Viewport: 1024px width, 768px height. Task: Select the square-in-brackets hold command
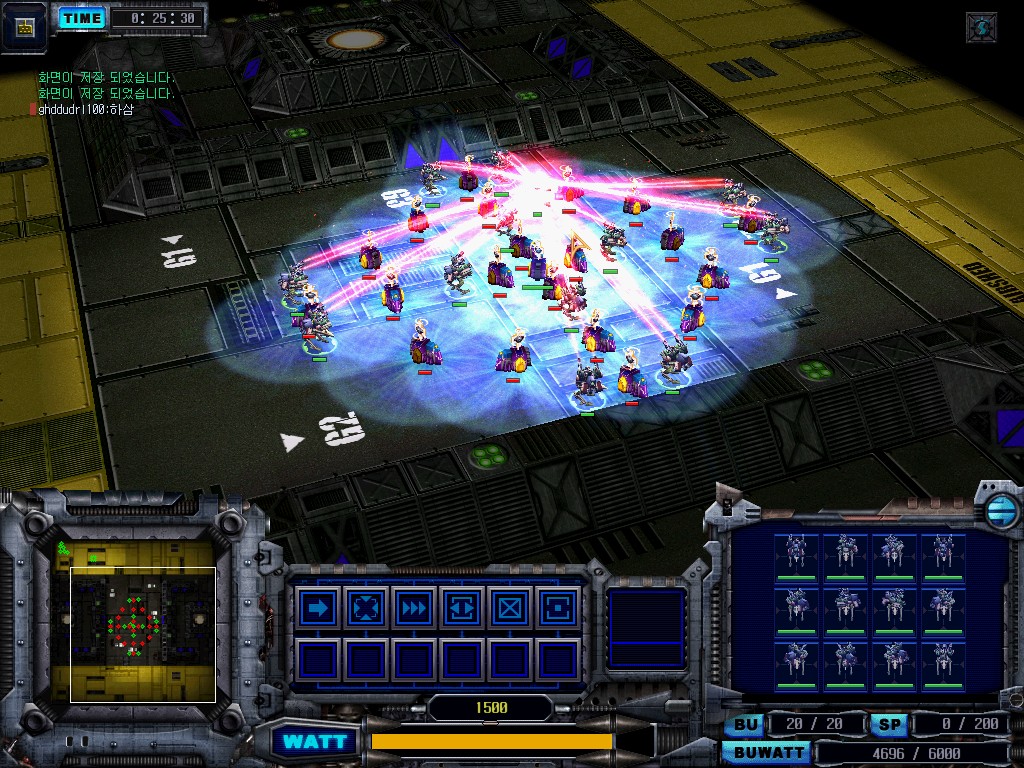(557, 607)
